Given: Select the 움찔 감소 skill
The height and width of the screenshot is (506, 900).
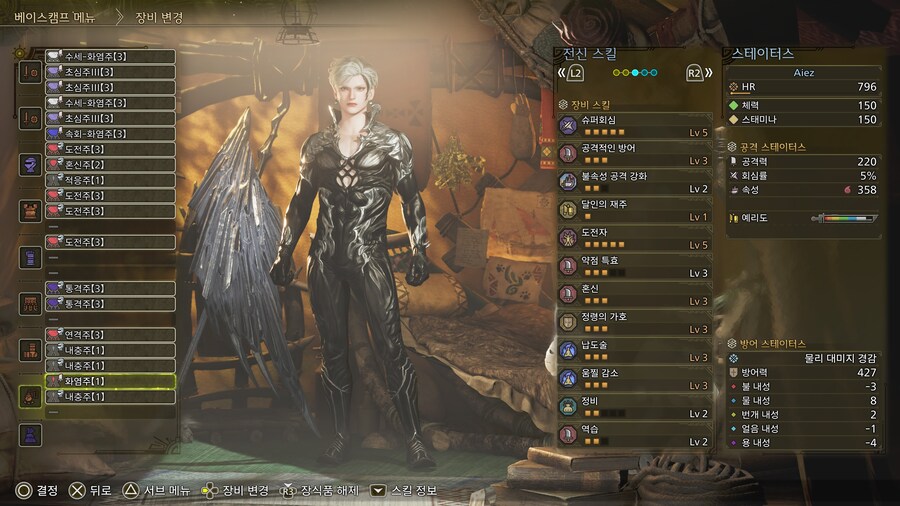Looking at the screenshot, I should tap(634, 379).
